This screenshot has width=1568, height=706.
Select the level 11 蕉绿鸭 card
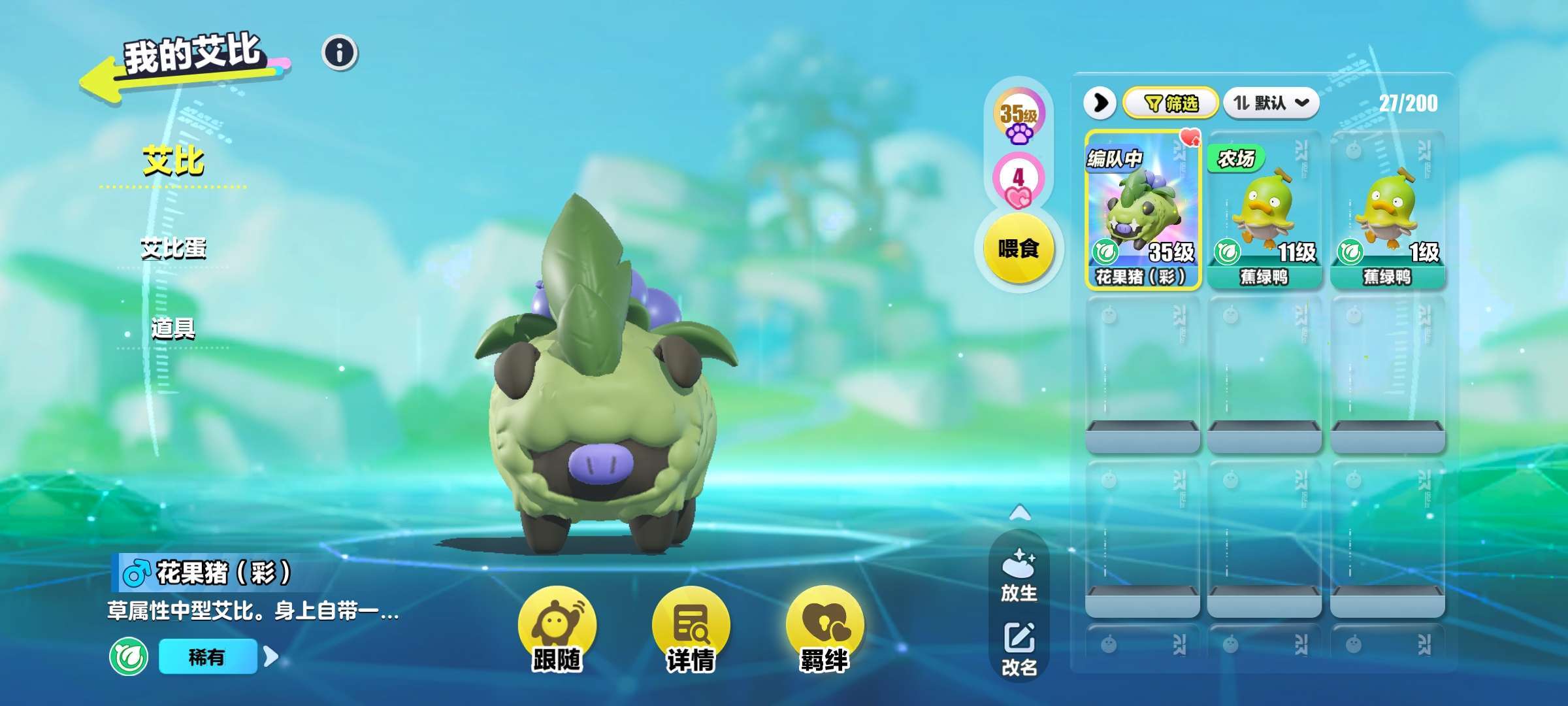click(1264, 210)
